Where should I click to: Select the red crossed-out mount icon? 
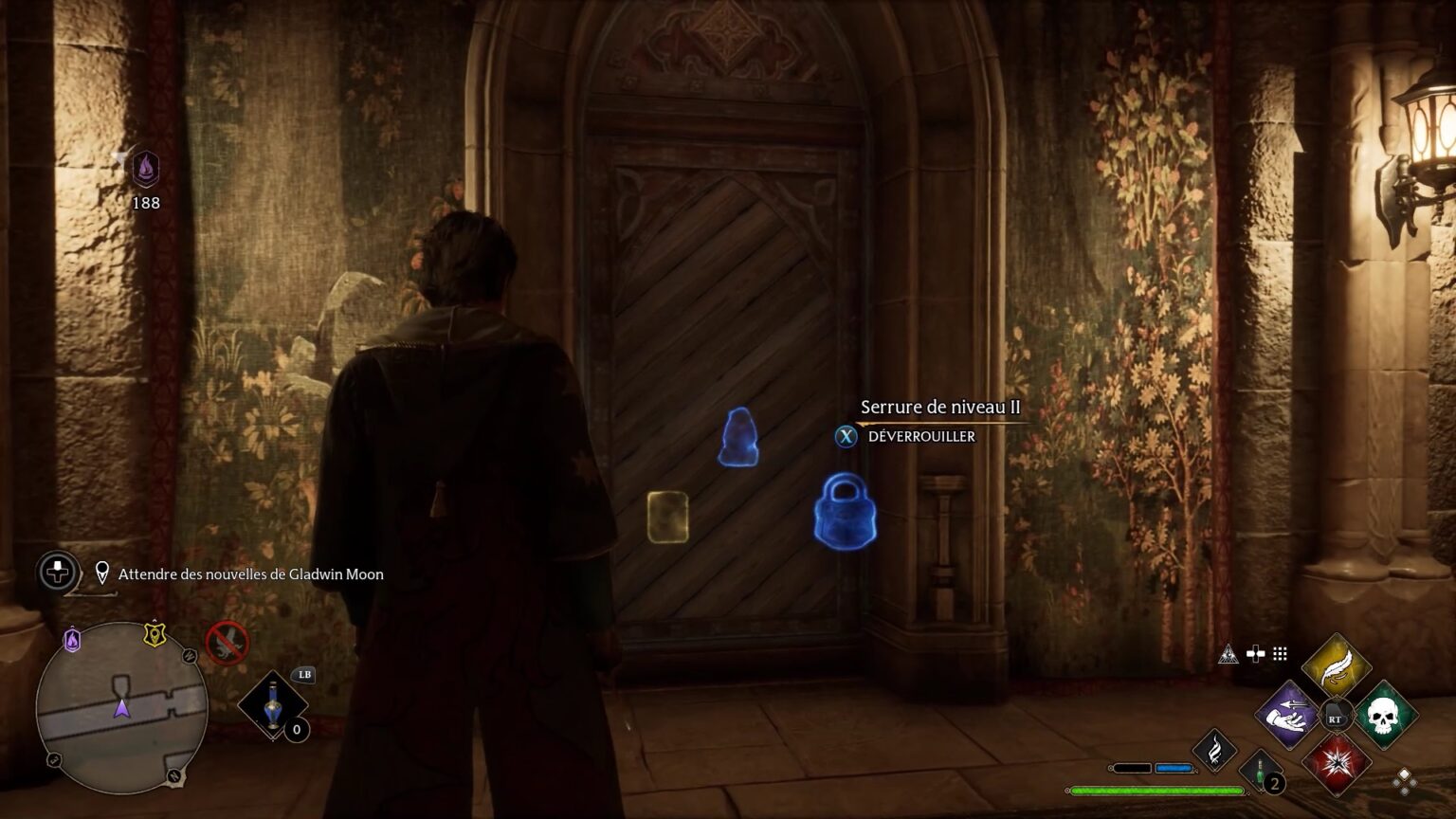[x=227, y=644]
